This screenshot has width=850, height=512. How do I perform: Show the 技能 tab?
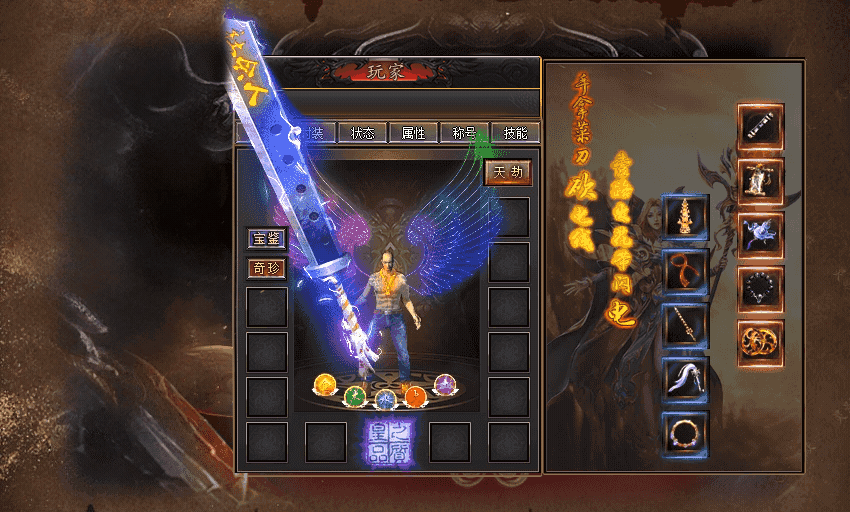[516, 133]
